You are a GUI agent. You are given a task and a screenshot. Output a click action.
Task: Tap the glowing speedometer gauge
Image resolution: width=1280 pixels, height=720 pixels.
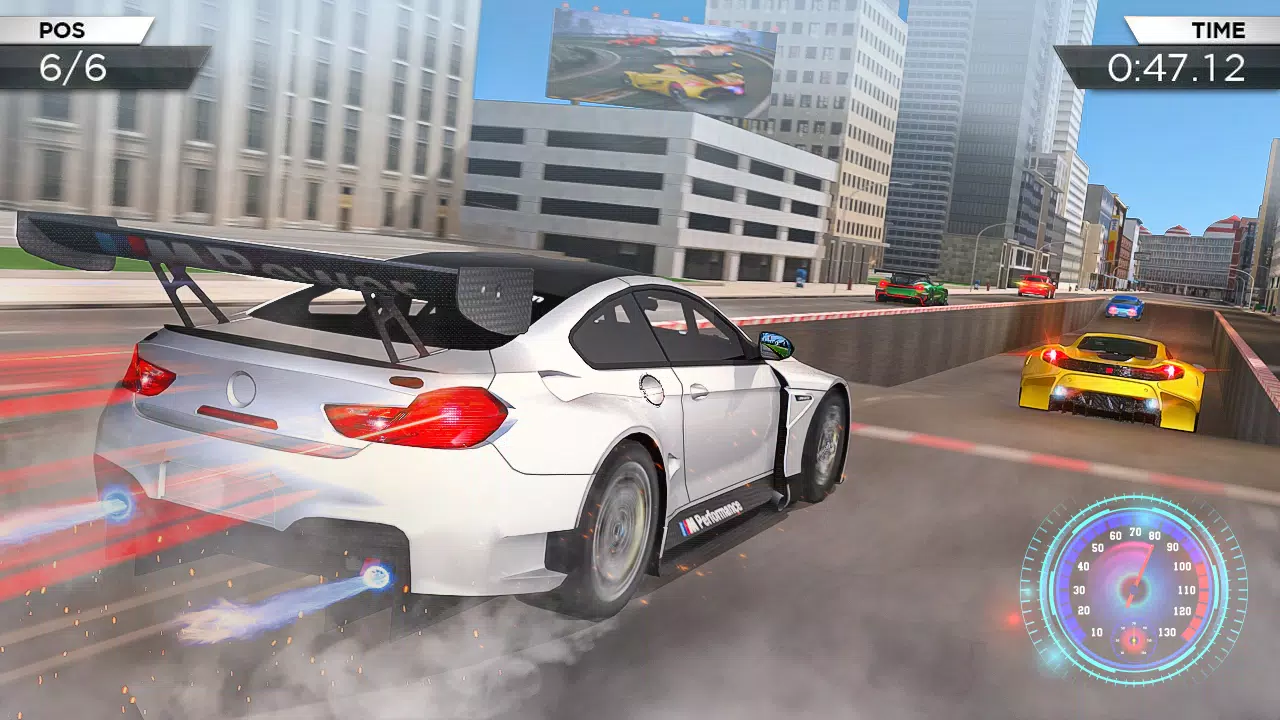tap(1133, 590)
